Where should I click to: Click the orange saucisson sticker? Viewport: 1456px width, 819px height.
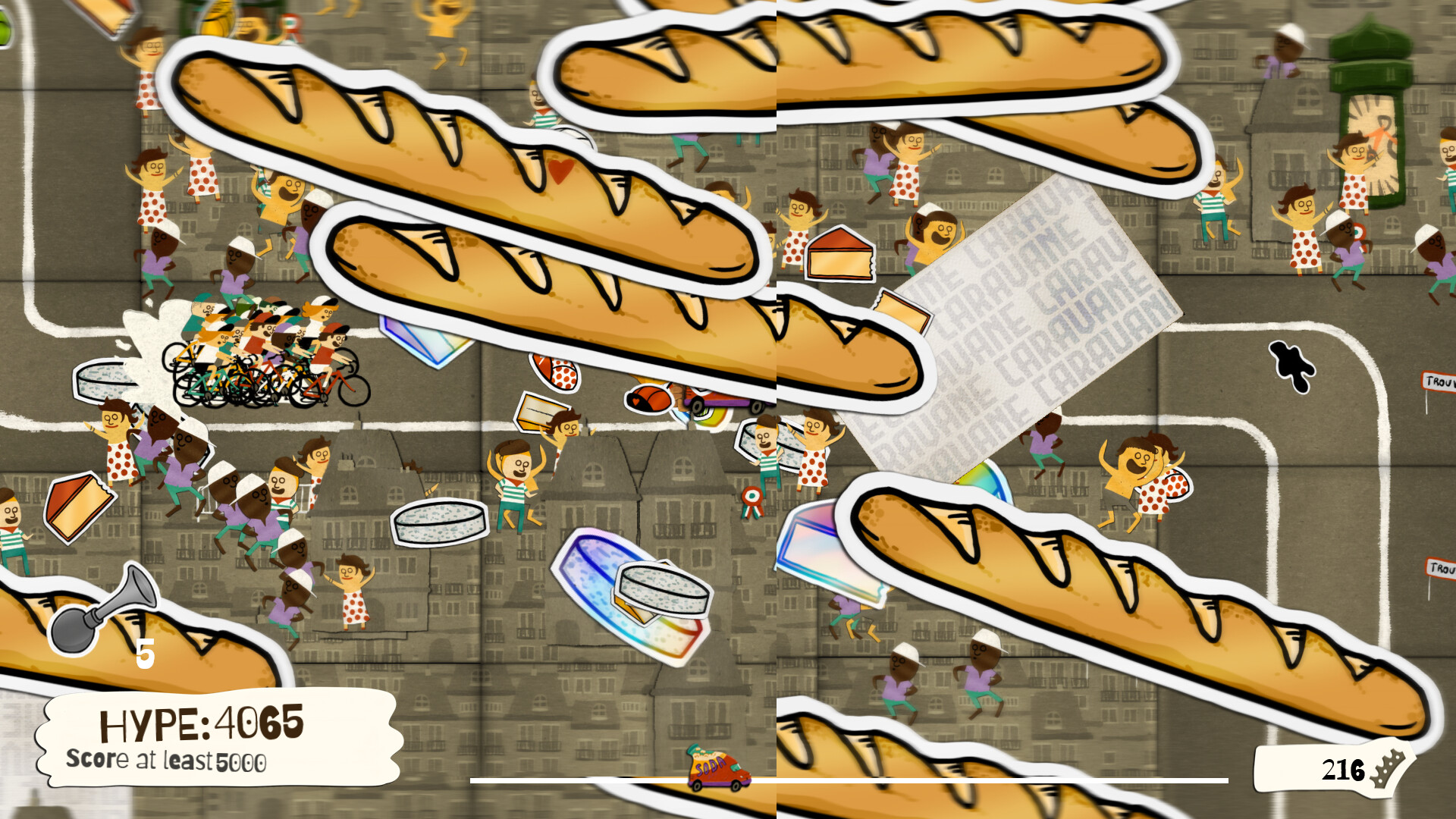pyautogui.click(x=648, y=398)
